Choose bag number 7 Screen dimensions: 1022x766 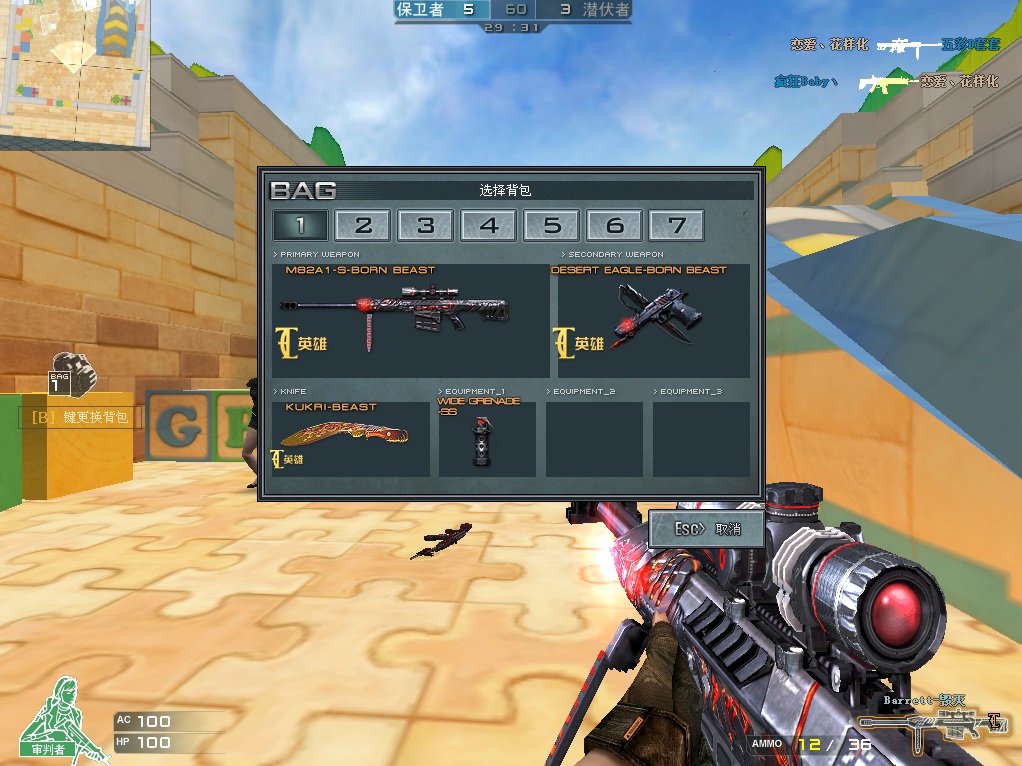[677, 226]
